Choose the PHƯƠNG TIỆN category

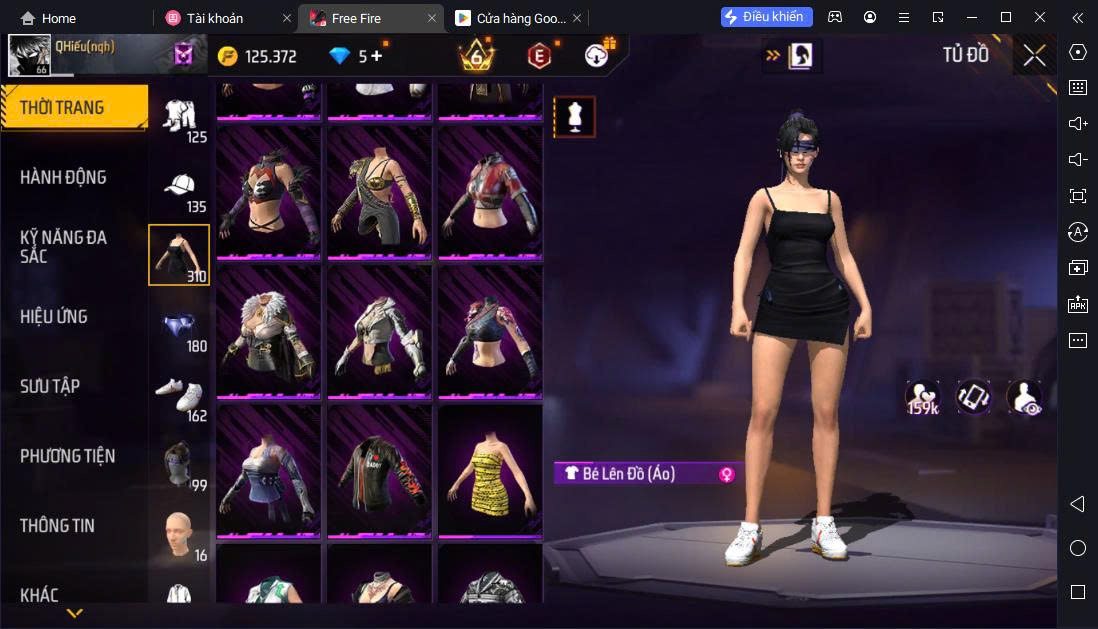coord(67,456)
